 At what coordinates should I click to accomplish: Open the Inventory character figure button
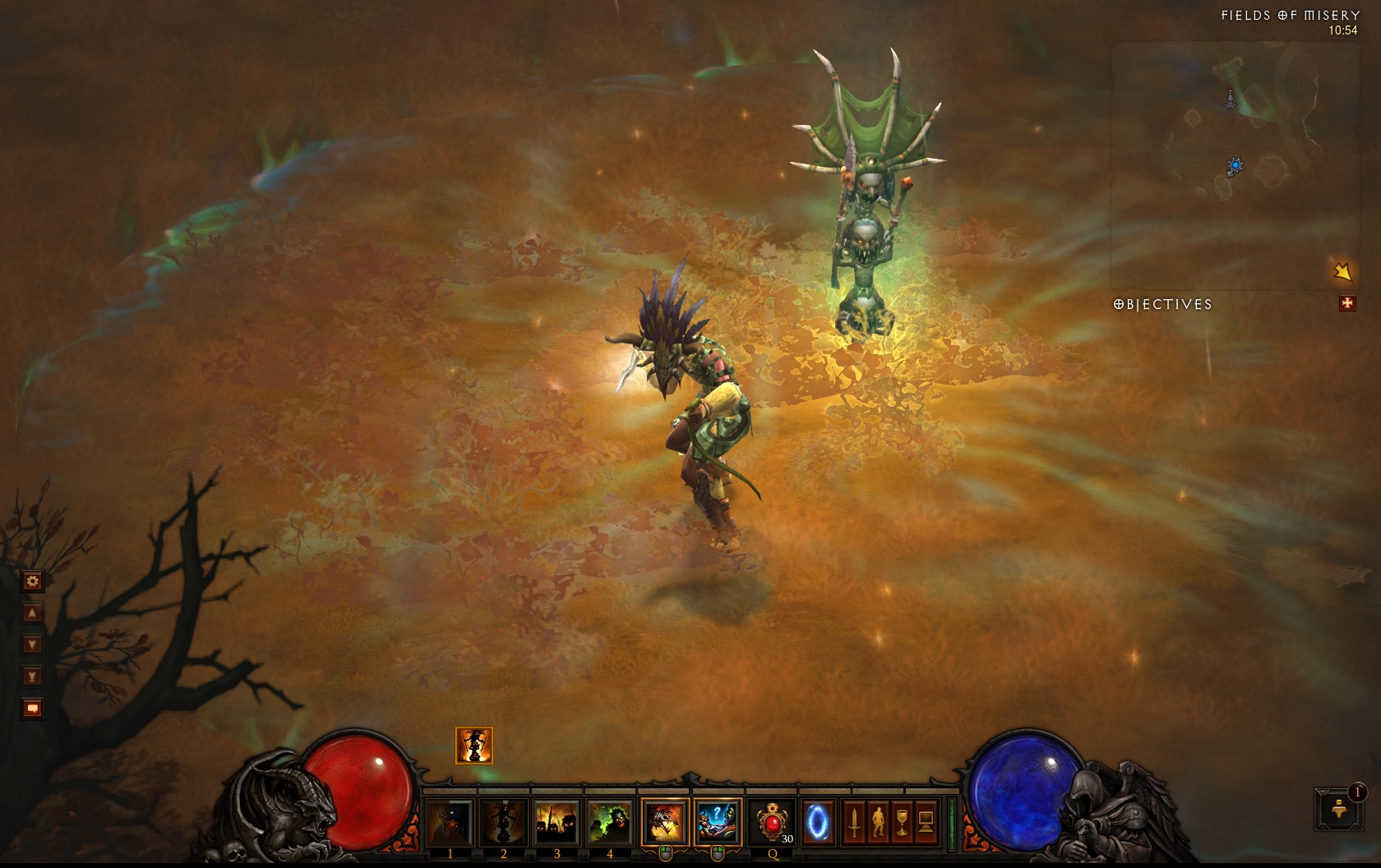(x=878, y=822)
